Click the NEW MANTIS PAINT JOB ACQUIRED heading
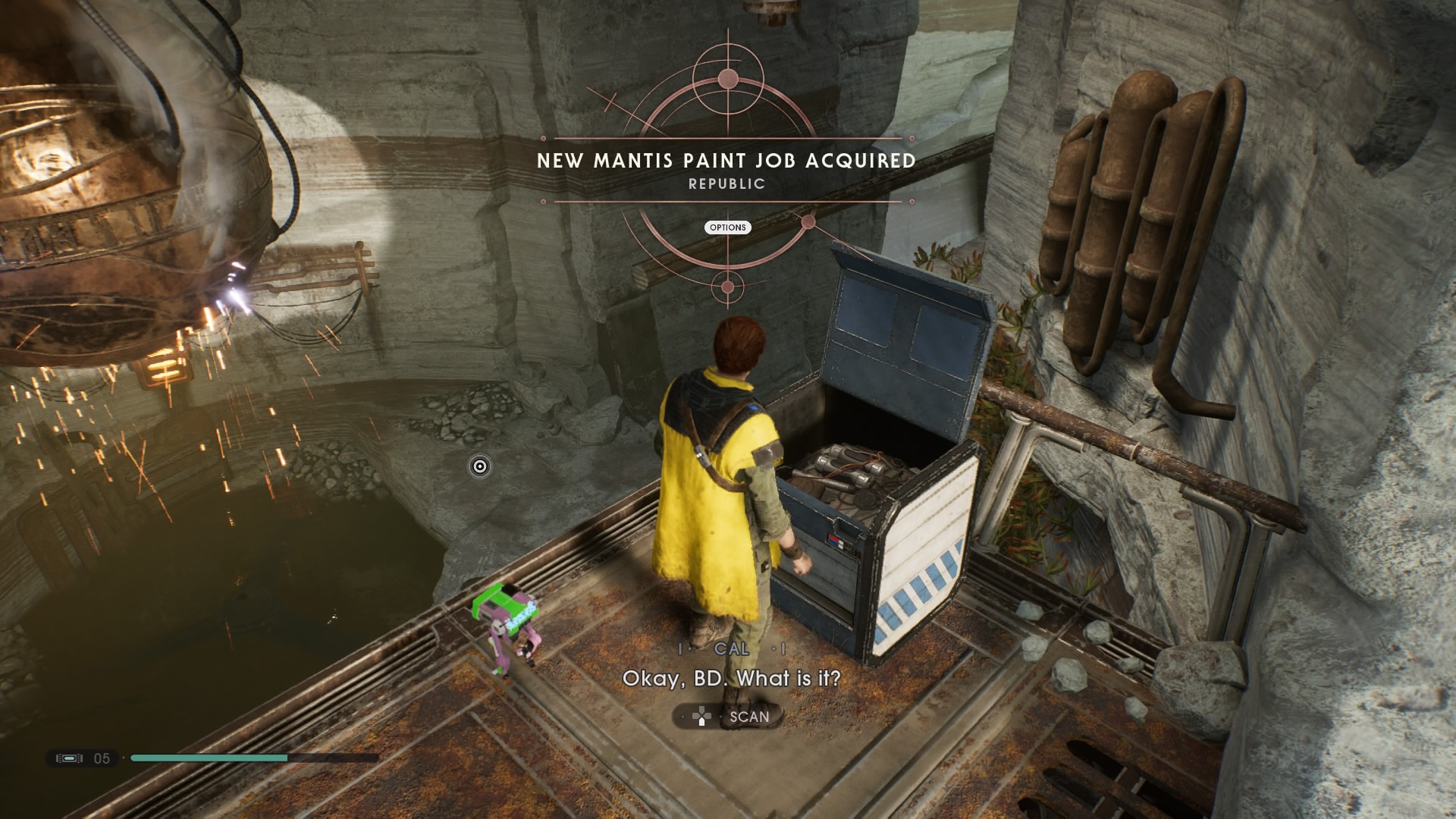This screenshot has width=1456, height=819. (726, 161)
